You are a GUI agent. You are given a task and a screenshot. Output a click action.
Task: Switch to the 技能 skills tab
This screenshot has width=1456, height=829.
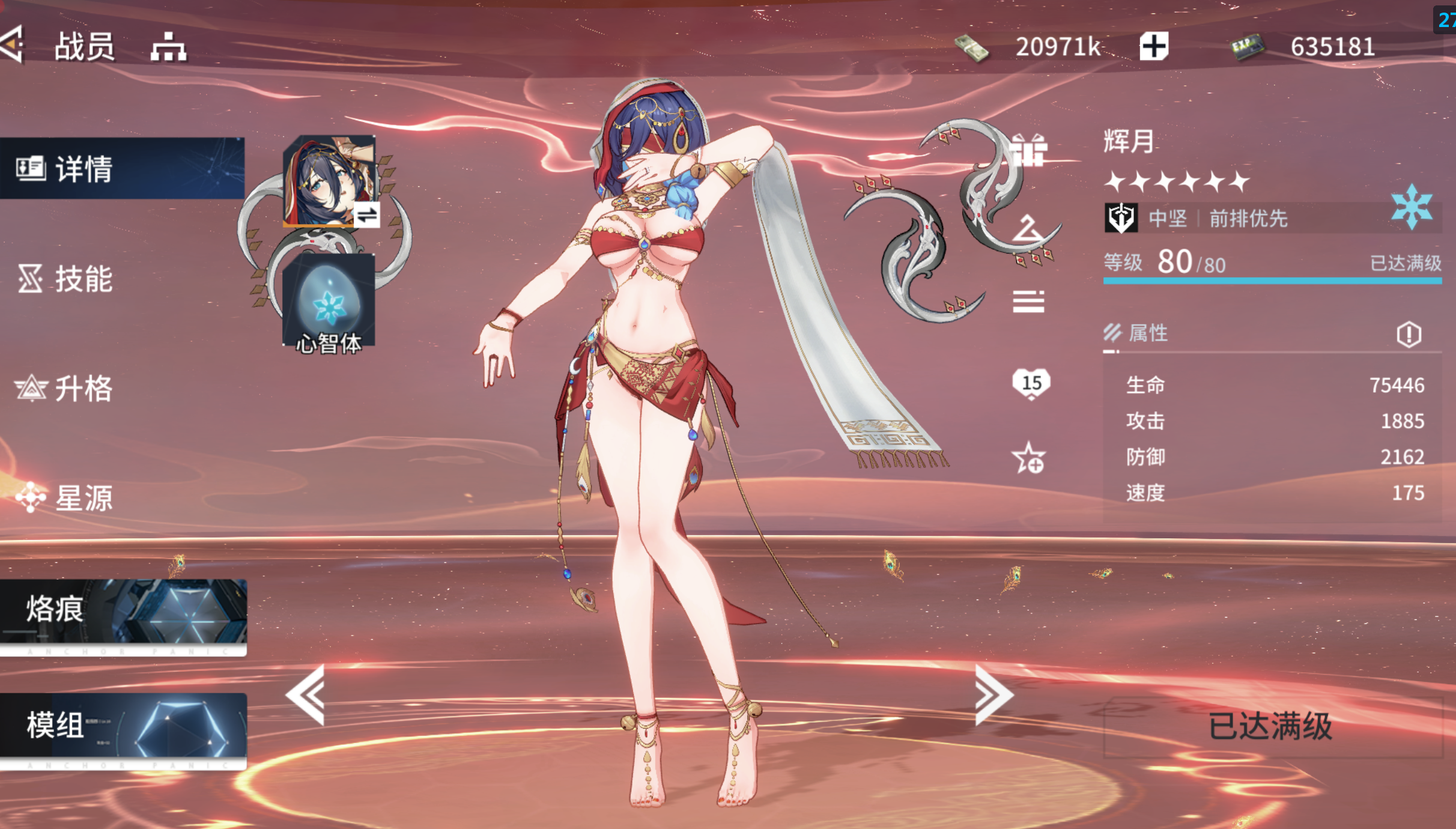[66, 279]
